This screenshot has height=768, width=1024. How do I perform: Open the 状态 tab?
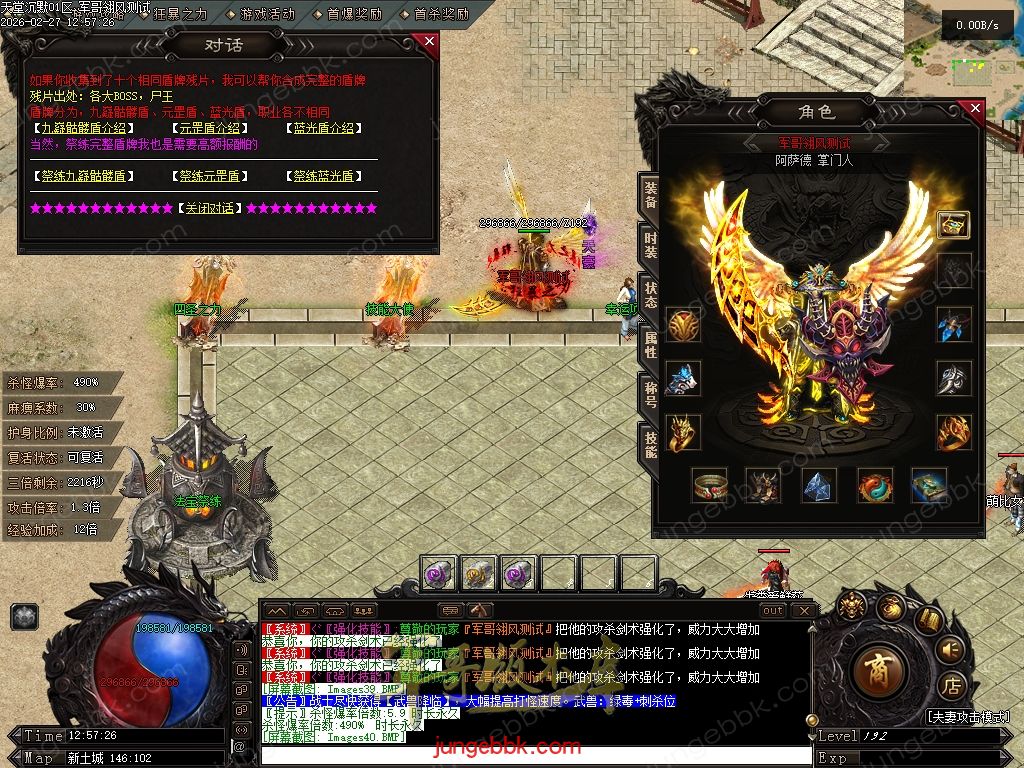click(650, 295)
